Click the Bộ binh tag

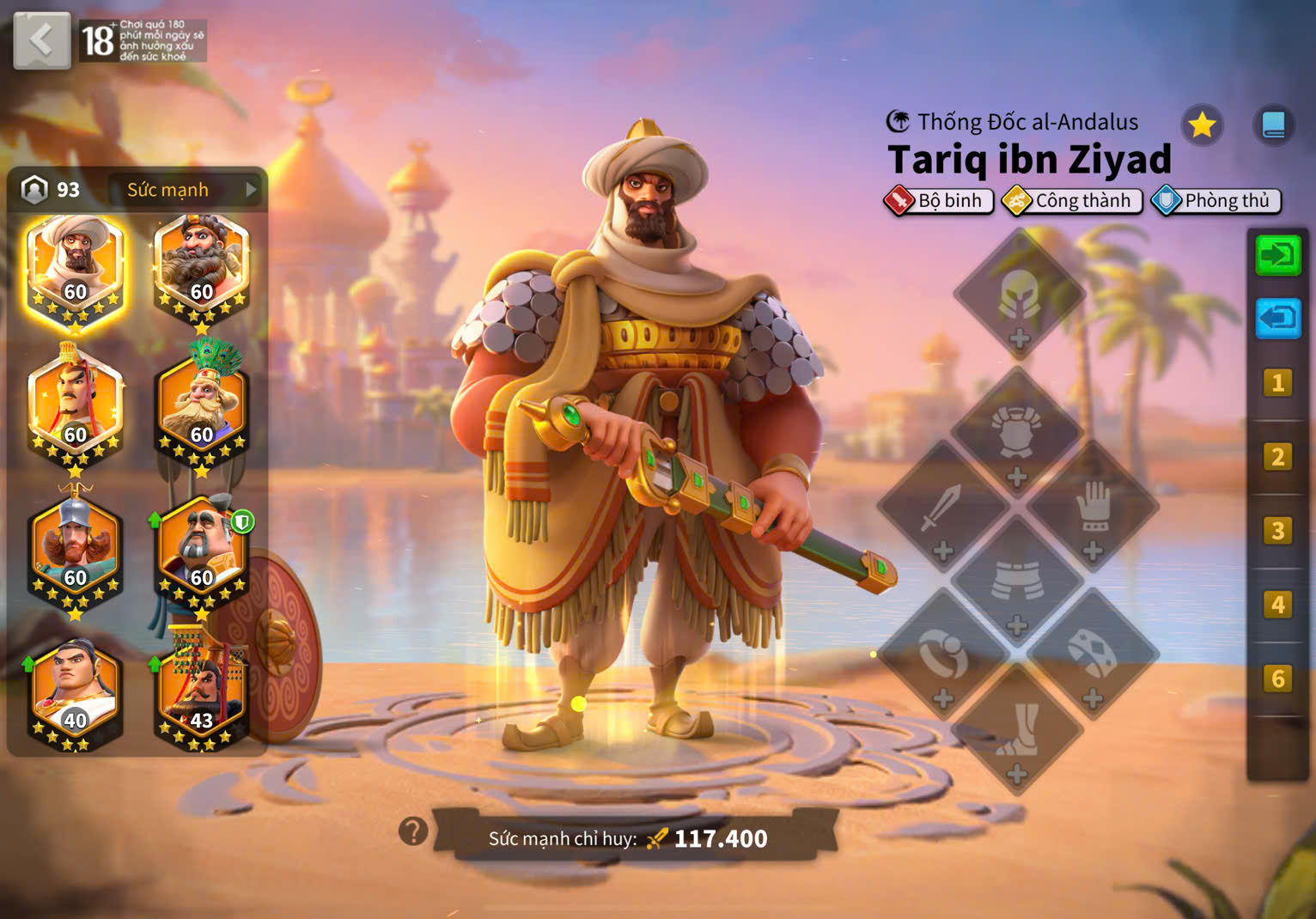tap(938, 201)
